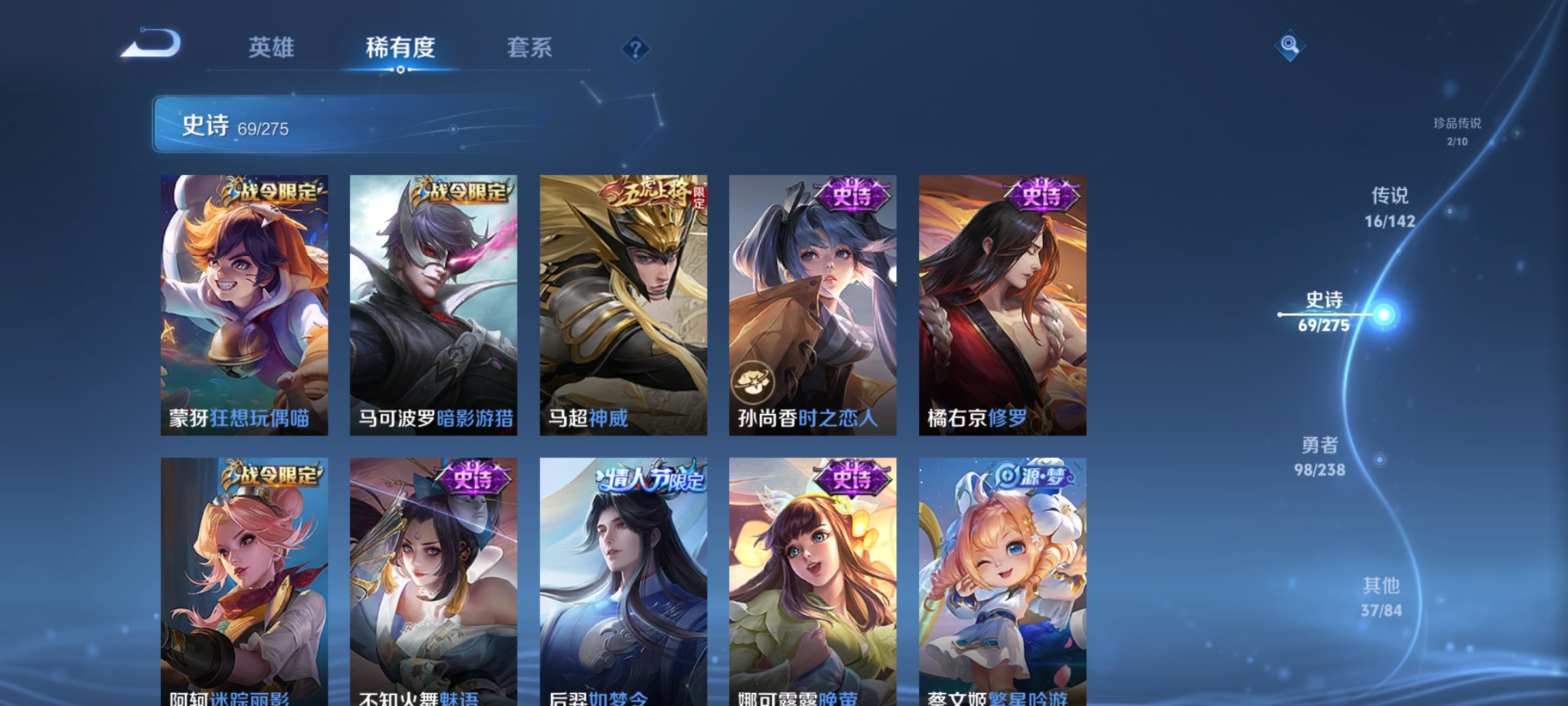Stay on the 稀有度 tab

tap(400, 48)
